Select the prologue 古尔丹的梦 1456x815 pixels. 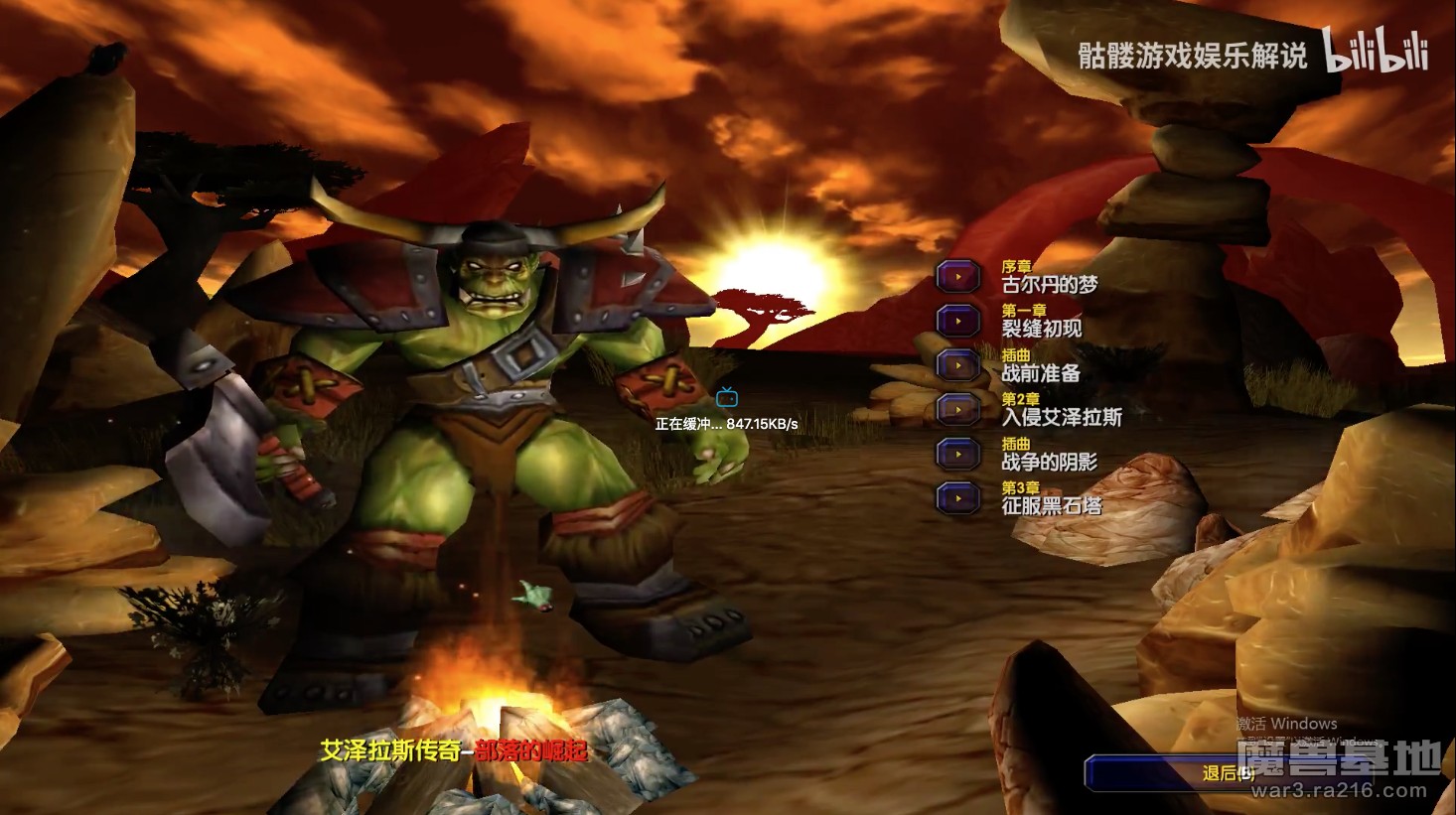tap(959, 277)
